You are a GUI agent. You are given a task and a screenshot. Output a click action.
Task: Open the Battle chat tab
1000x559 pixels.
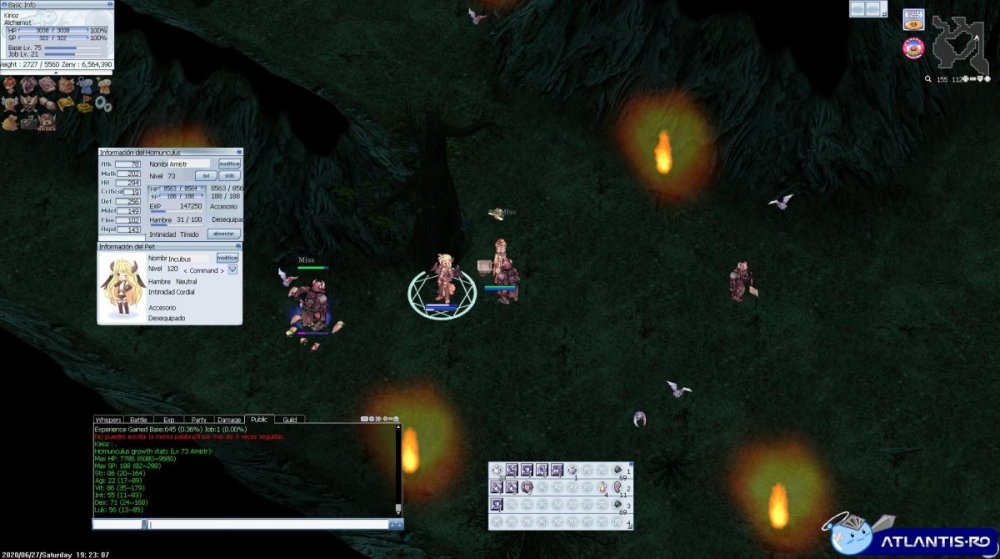tap(138, 420)
